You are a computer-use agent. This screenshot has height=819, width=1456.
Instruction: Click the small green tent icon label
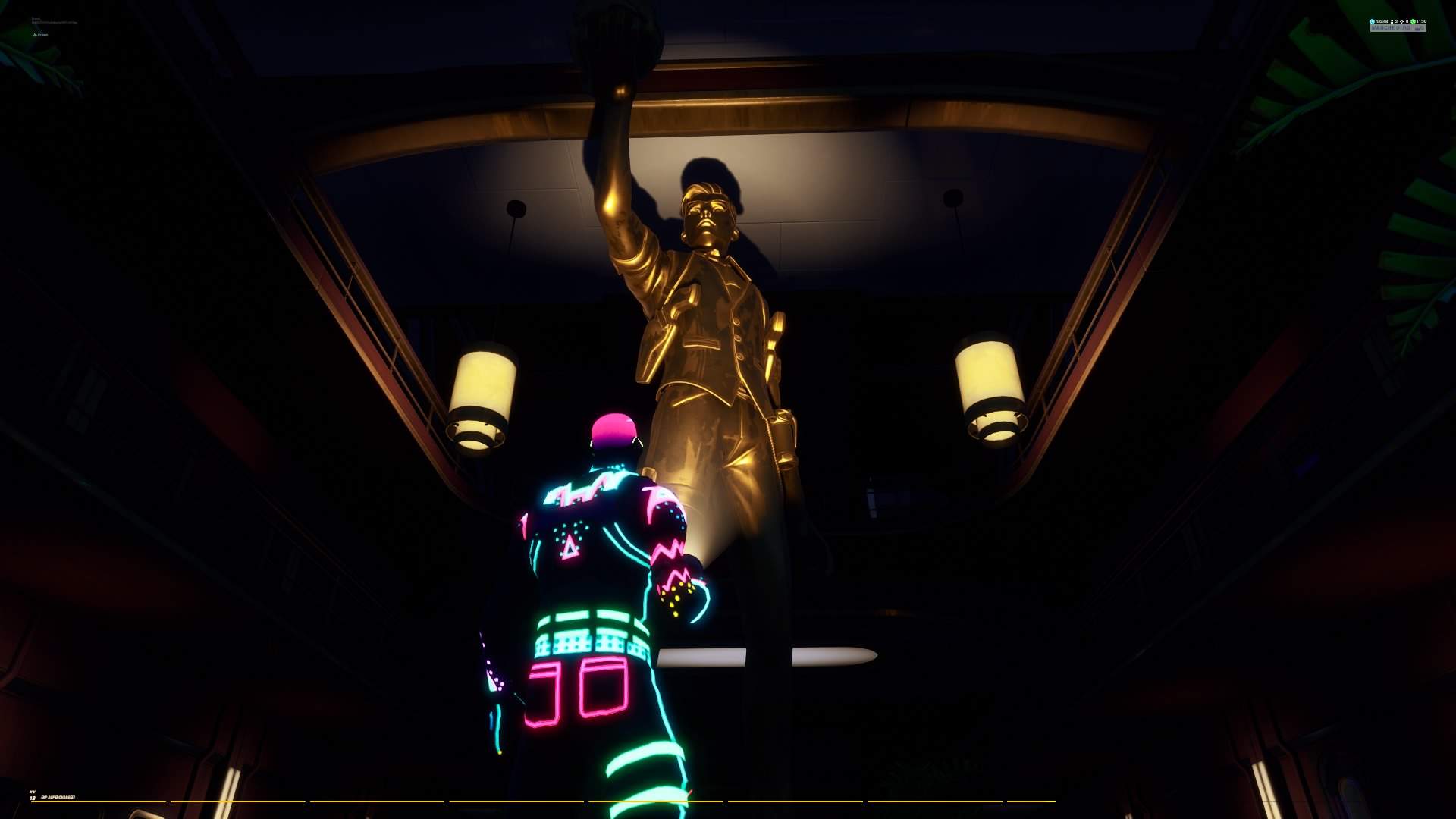[x=41, y=34]
